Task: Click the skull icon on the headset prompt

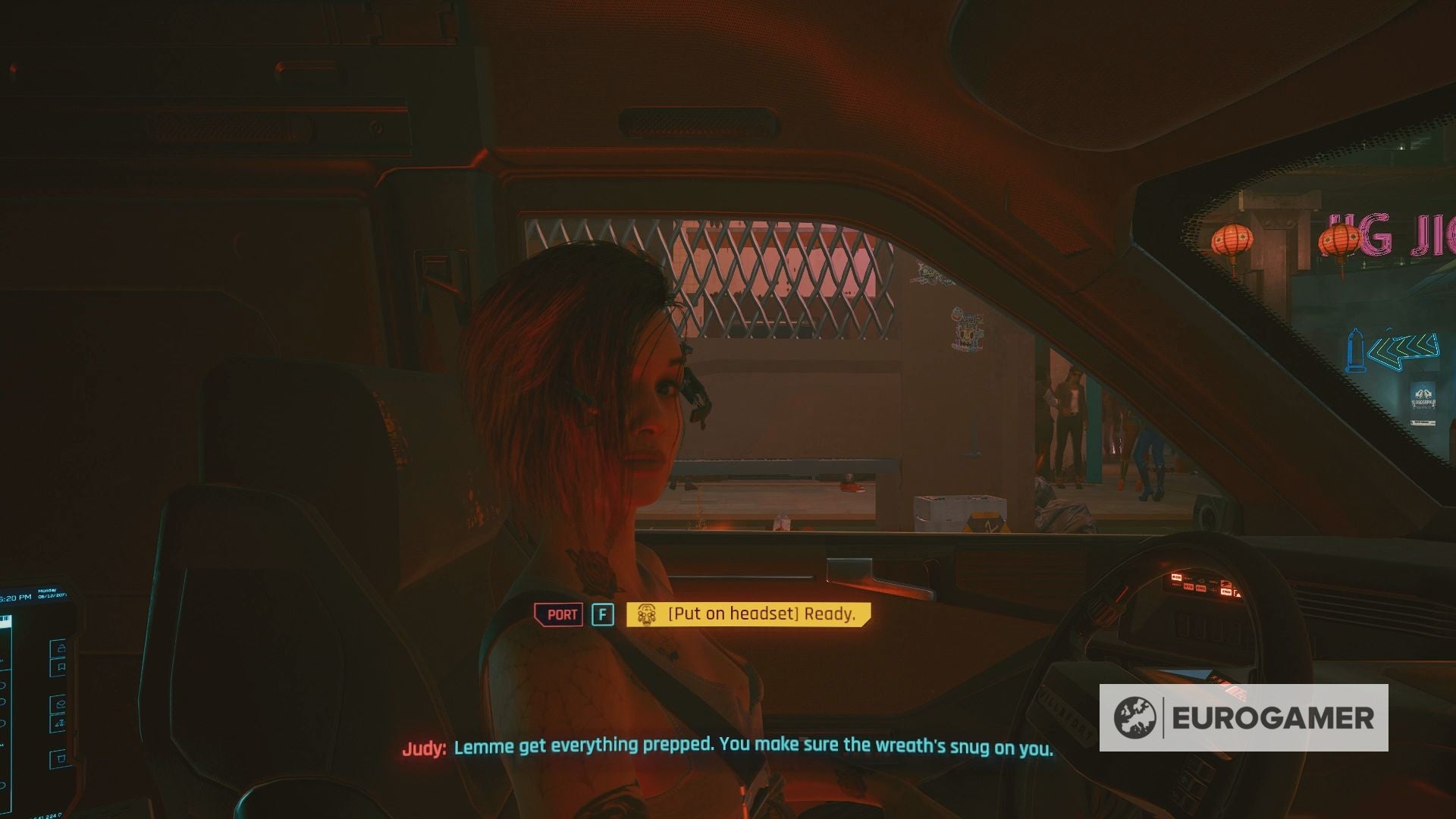Action: (x=647, y=614)
